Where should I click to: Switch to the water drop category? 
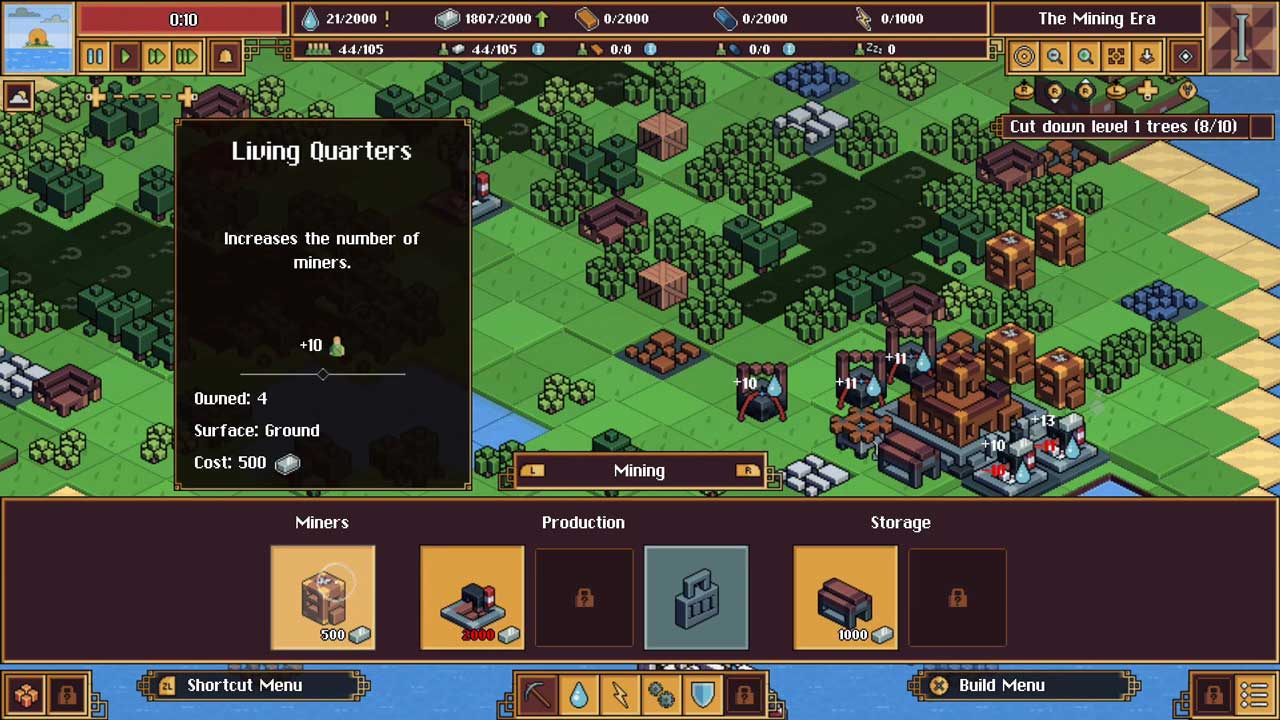(579, 693)
